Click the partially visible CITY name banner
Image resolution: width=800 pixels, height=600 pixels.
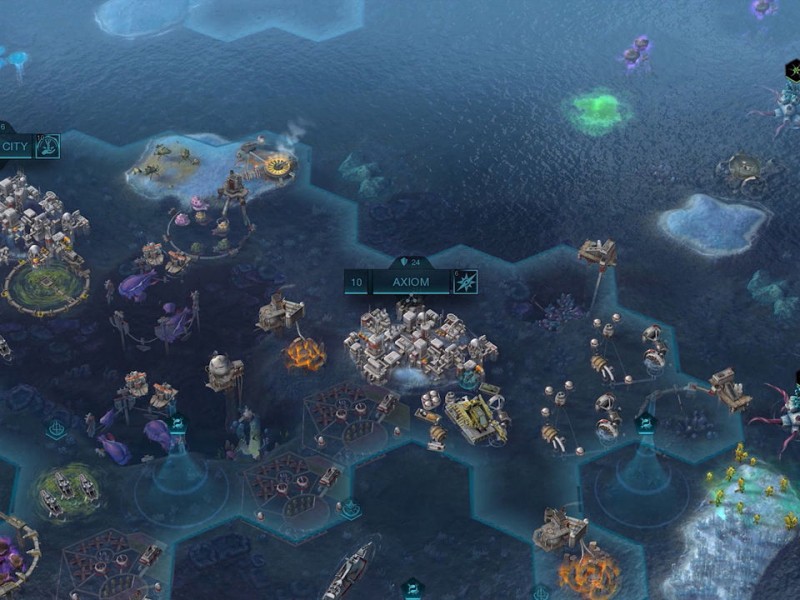(x=15, y=146)
